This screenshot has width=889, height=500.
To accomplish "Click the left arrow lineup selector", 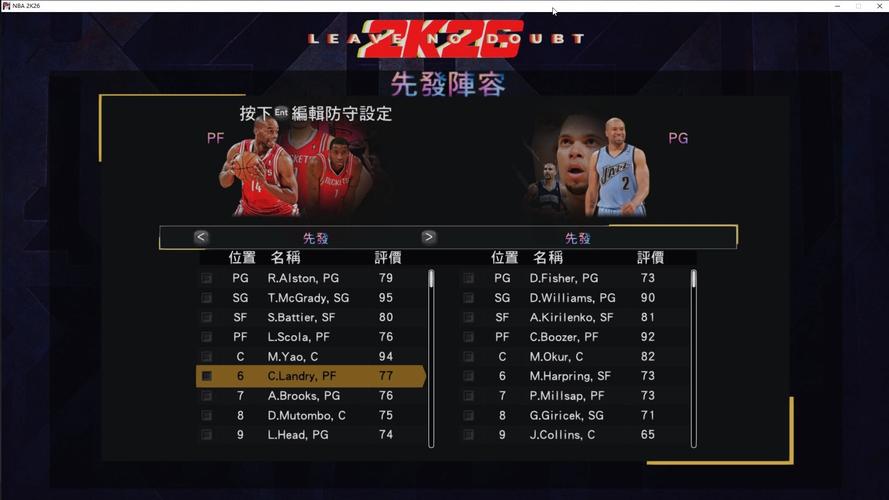I will 201,237.
